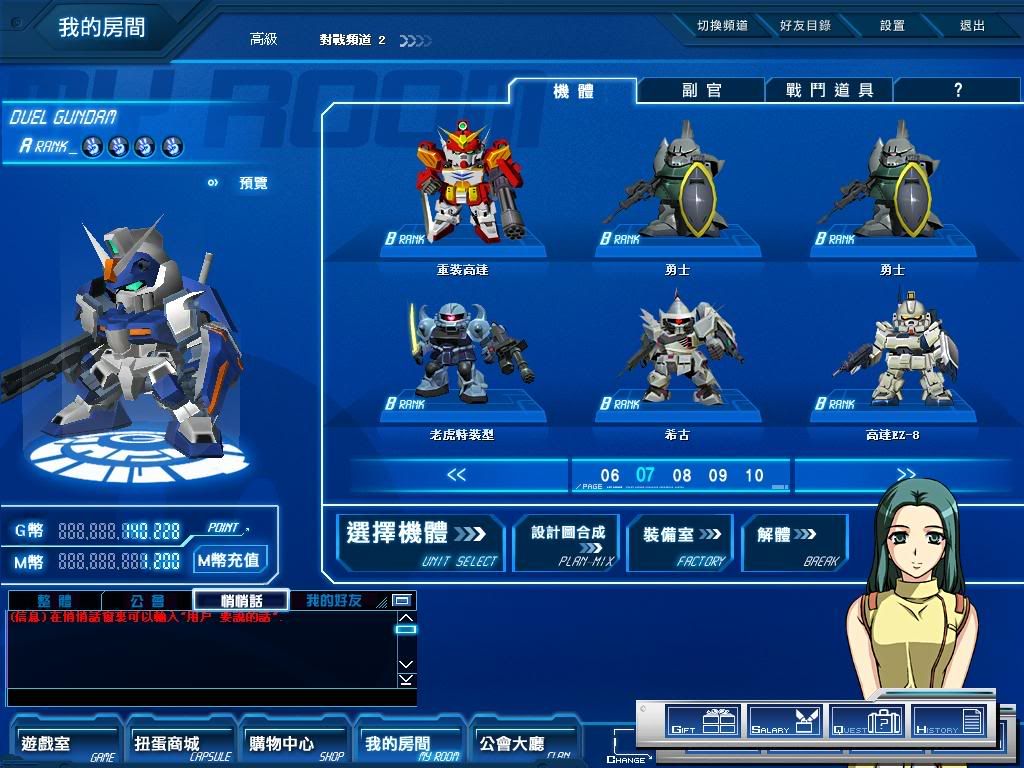
Task: Open the Quest icon button
Action: pyautogui.click(x=868, y=721)
